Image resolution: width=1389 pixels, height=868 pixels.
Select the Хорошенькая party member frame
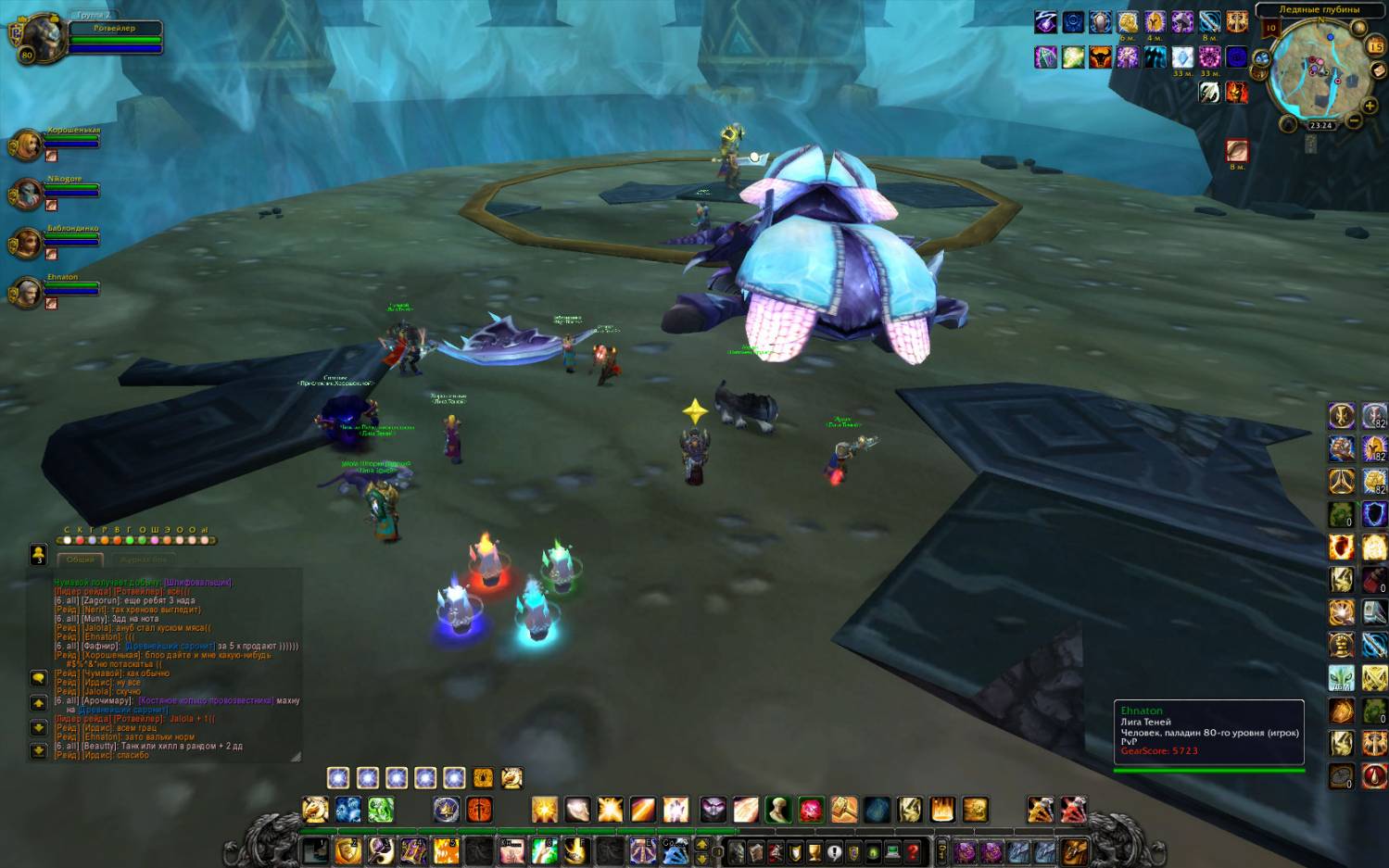point(28,145)
